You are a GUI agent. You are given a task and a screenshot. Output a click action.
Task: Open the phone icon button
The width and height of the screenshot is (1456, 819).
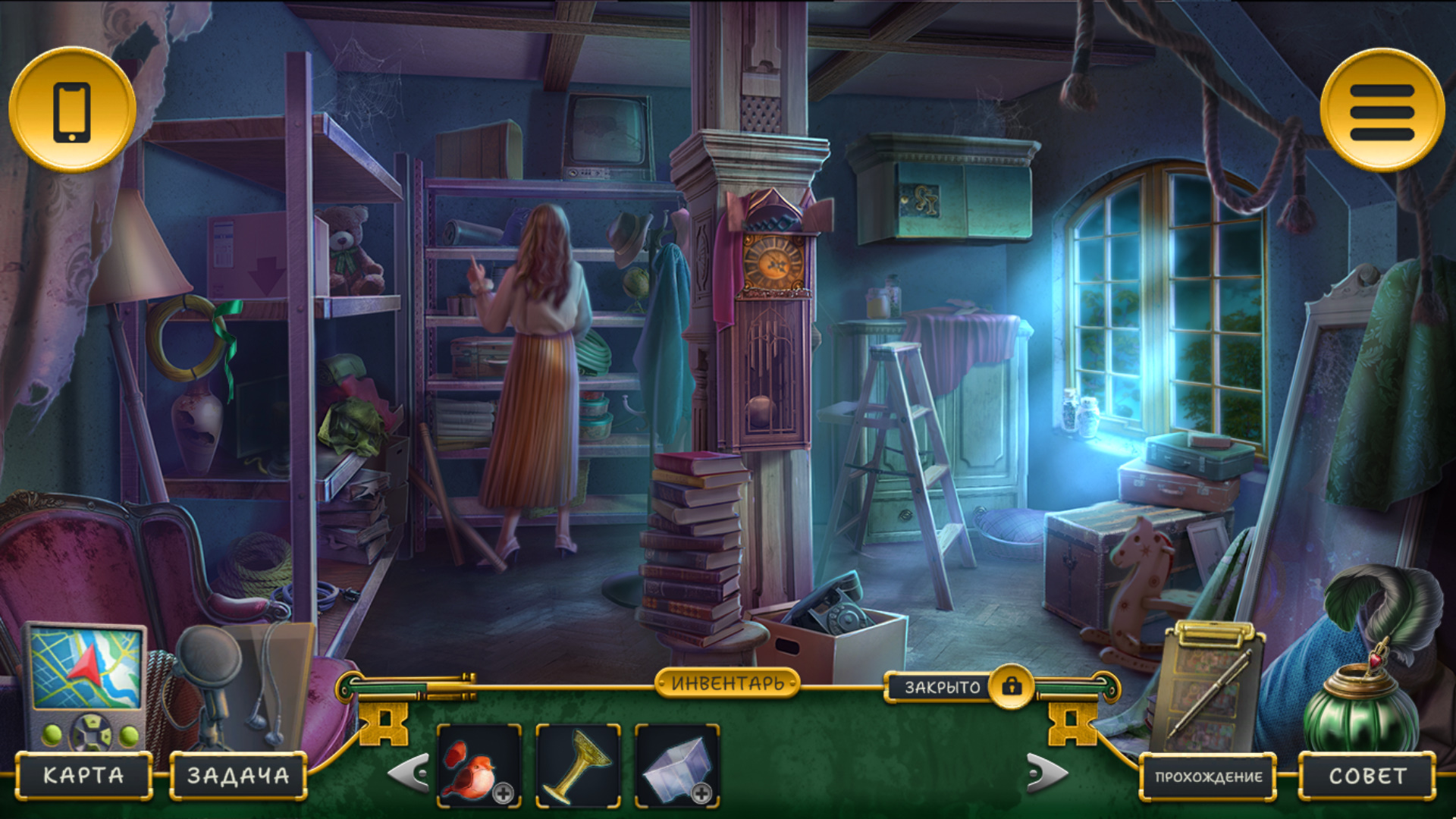pos(72,111)
